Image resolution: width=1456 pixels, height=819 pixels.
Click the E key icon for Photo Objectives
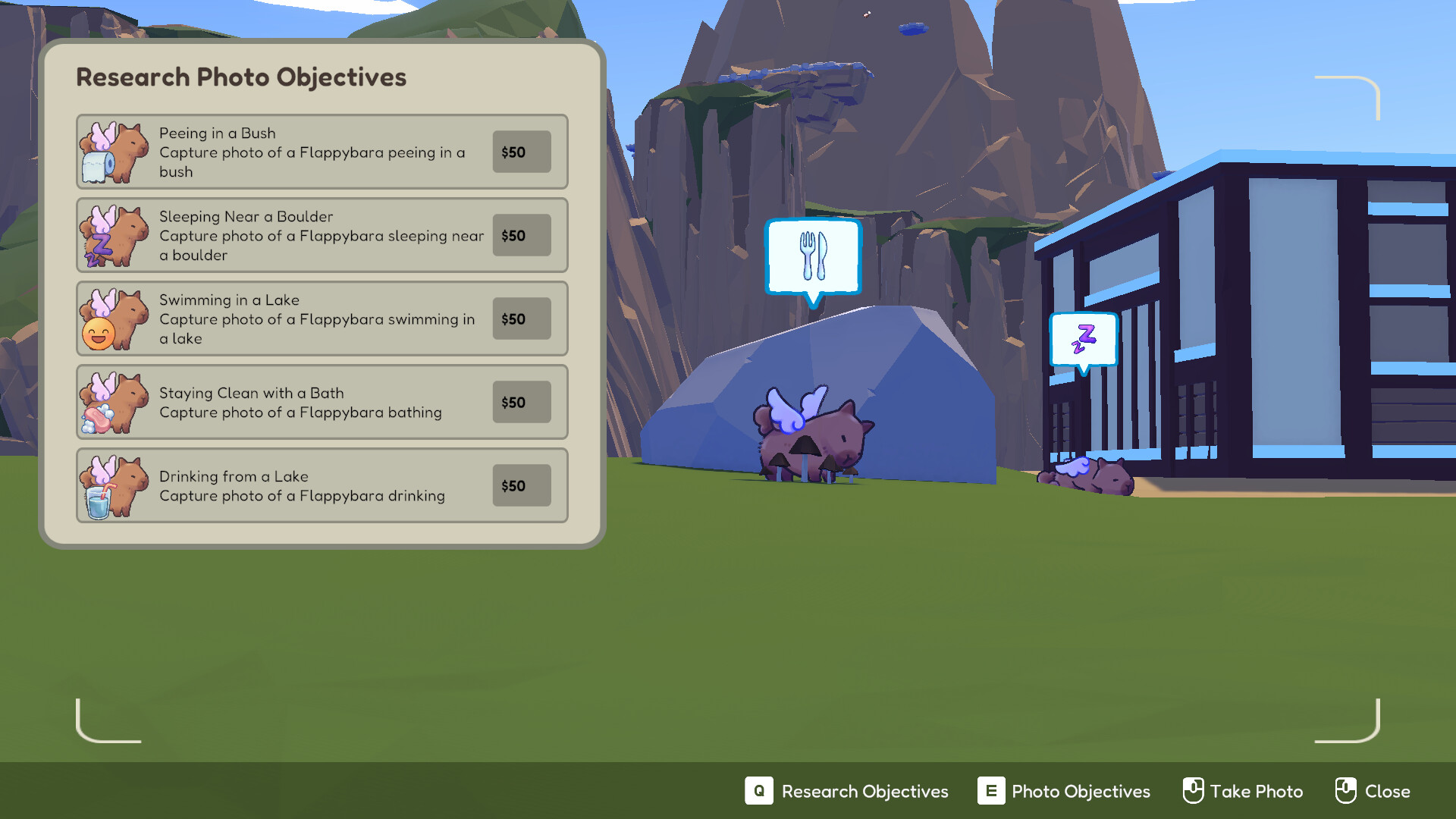click(x=990, y=791)
